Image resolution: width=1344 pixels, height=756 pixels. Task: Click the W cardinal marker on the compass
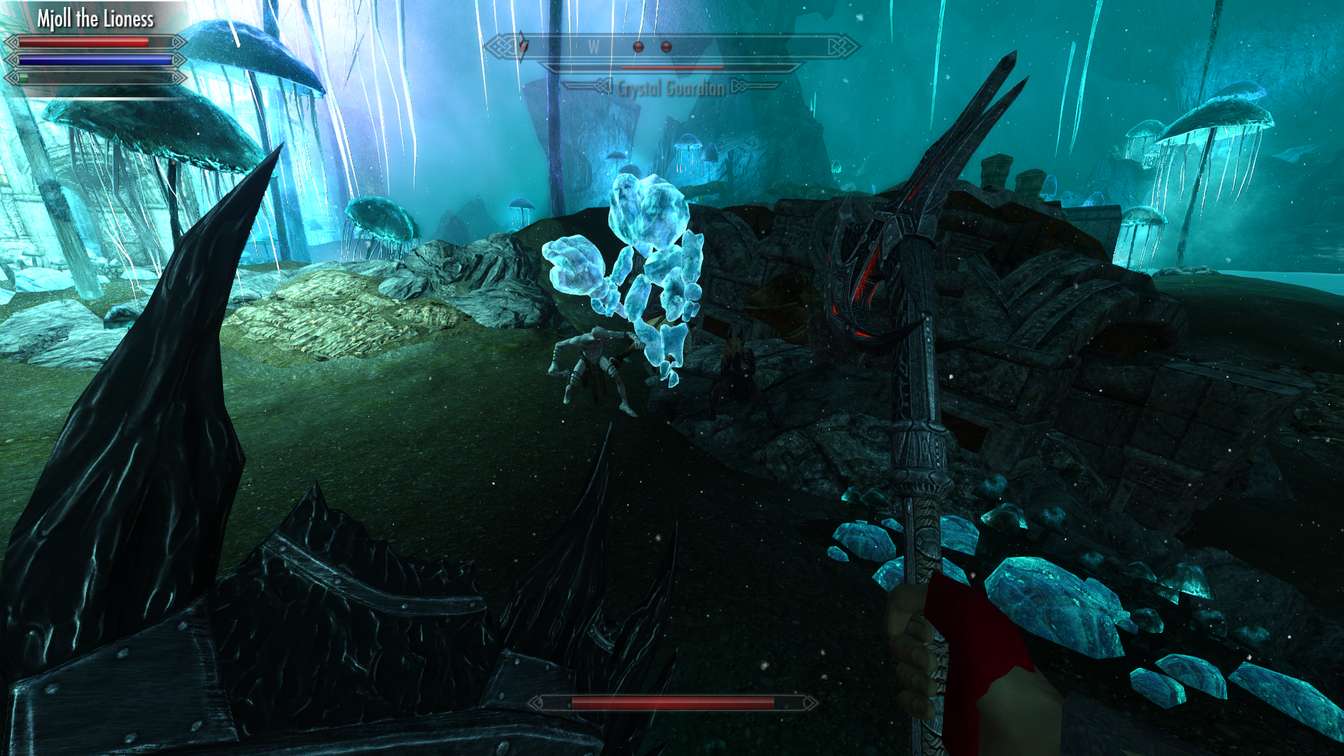click(595, 44)
